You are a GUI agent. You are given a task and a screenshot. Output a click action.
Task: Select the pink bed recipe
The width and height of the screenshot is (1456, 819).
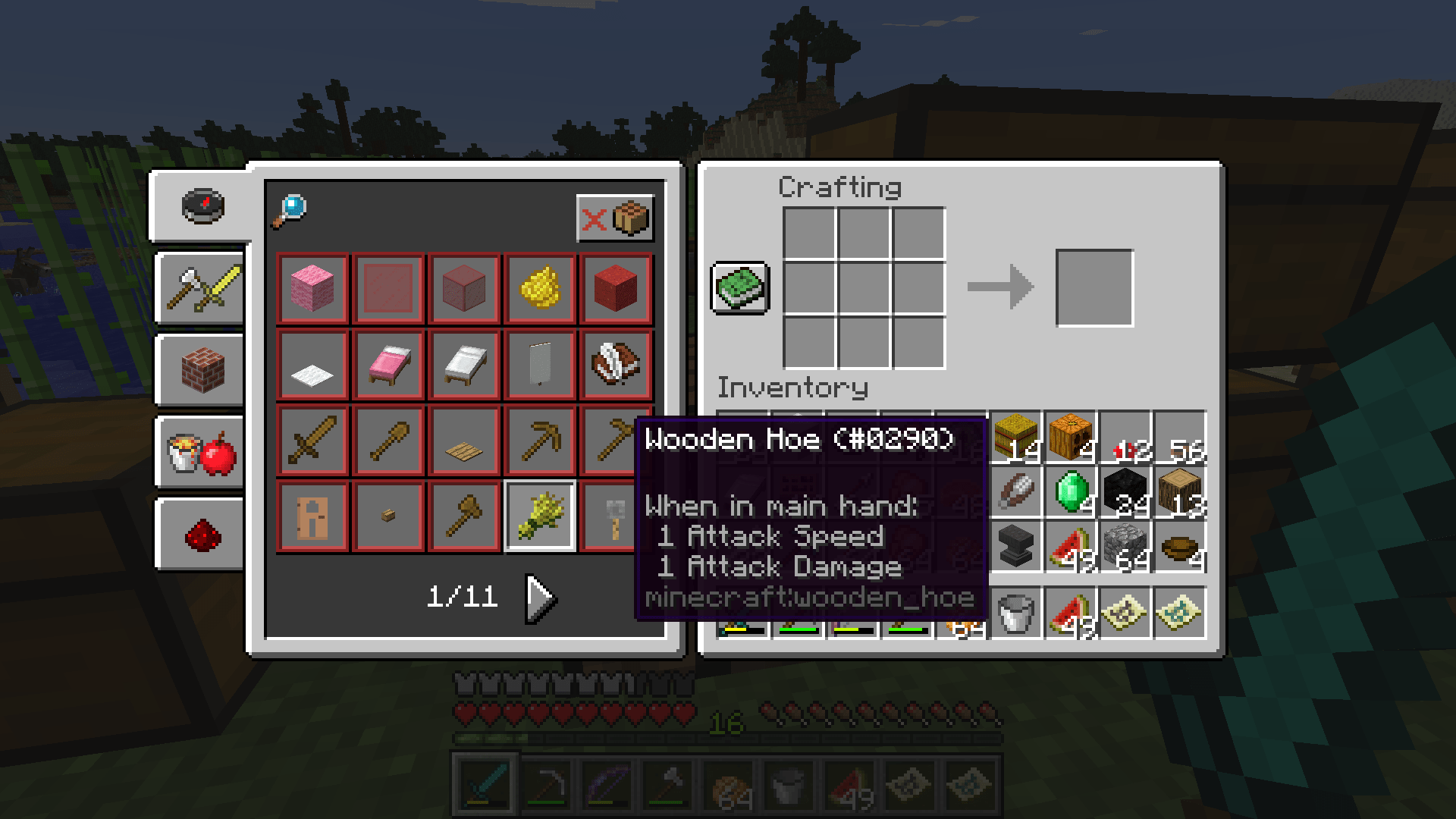[388, 364]
